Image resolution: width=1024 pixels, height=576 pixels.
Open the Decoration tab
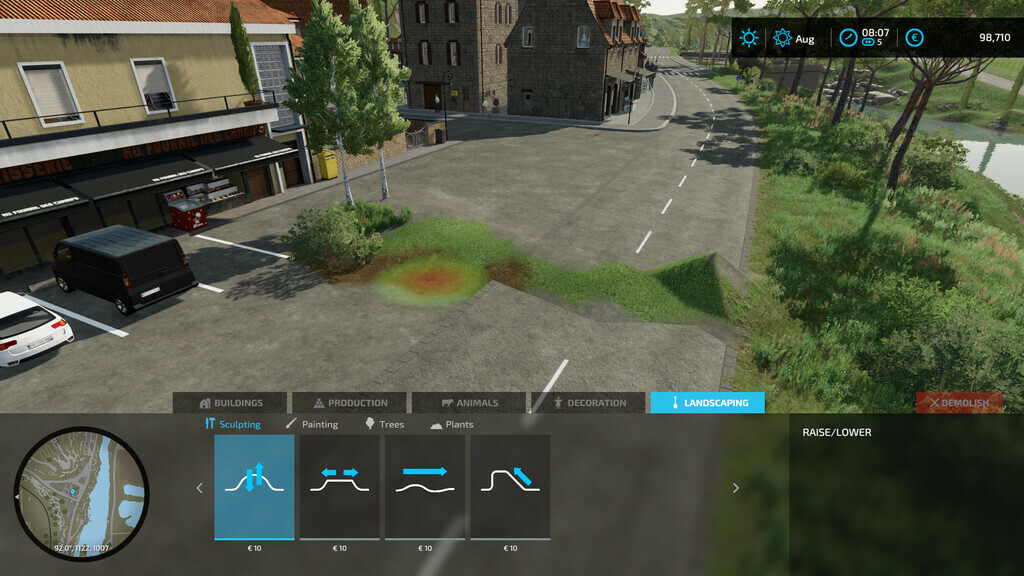pos(589,403)
